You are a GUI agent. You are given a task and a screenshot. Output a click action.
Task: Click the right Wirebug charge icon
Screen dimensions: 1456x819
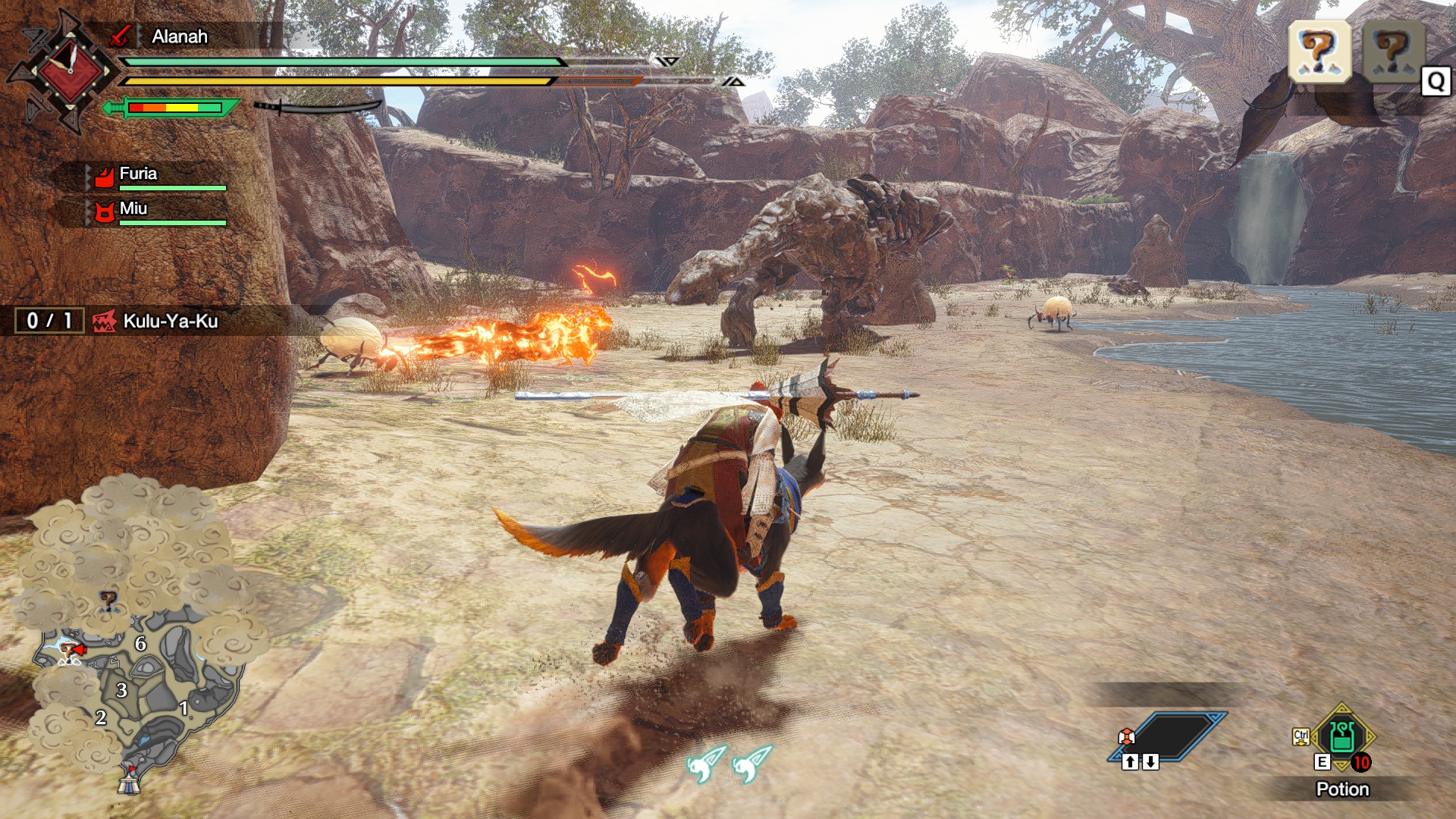[752, 763]
